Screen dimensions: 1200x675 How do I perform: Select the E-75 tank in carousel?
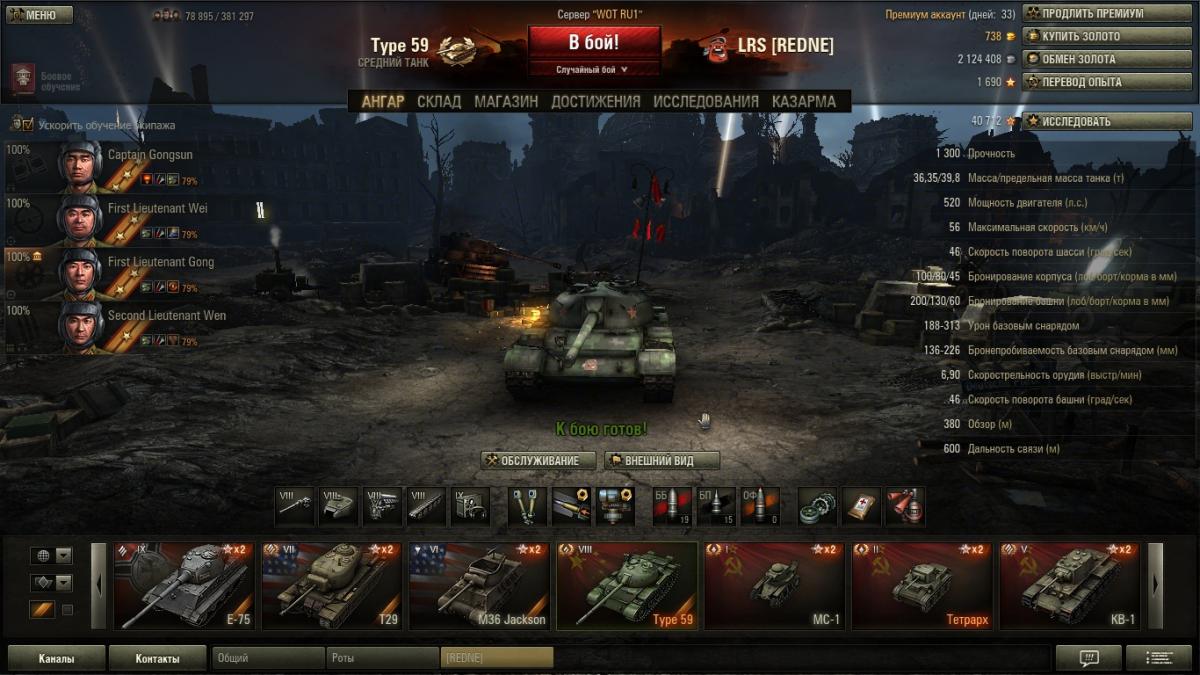pos(184,586)
